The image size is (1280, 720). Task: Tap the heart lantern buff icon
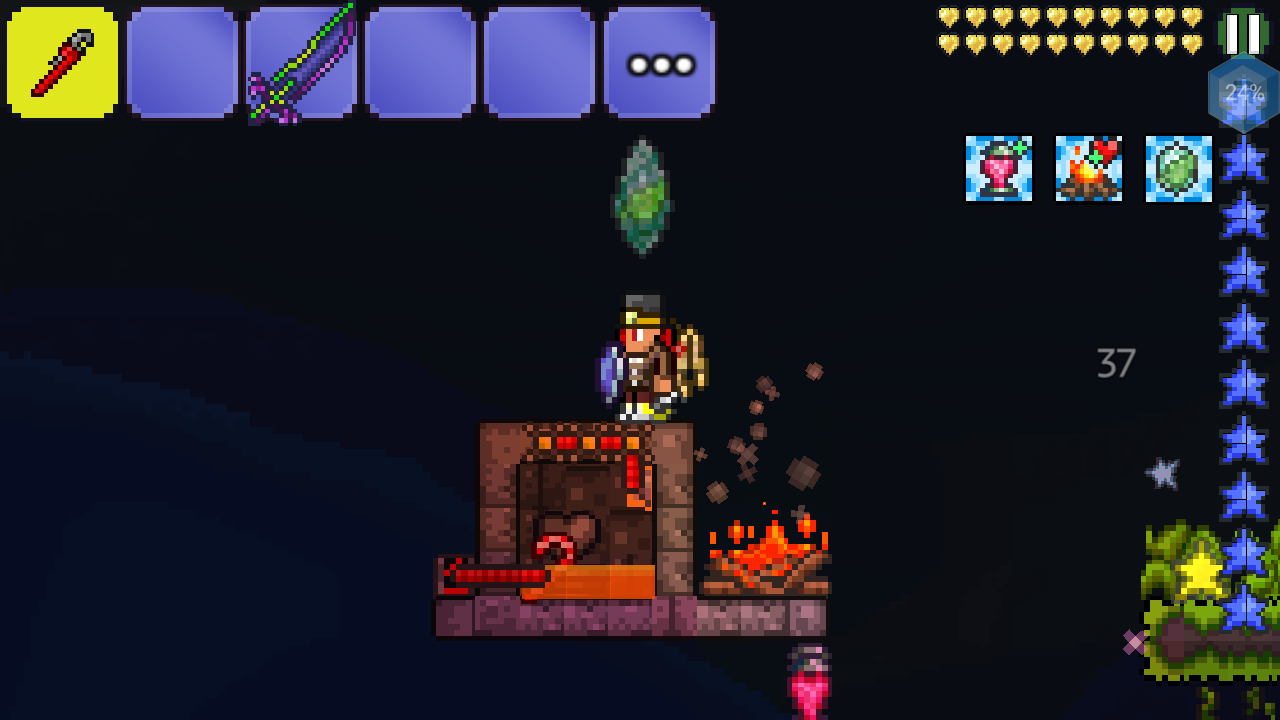[998, 169]
